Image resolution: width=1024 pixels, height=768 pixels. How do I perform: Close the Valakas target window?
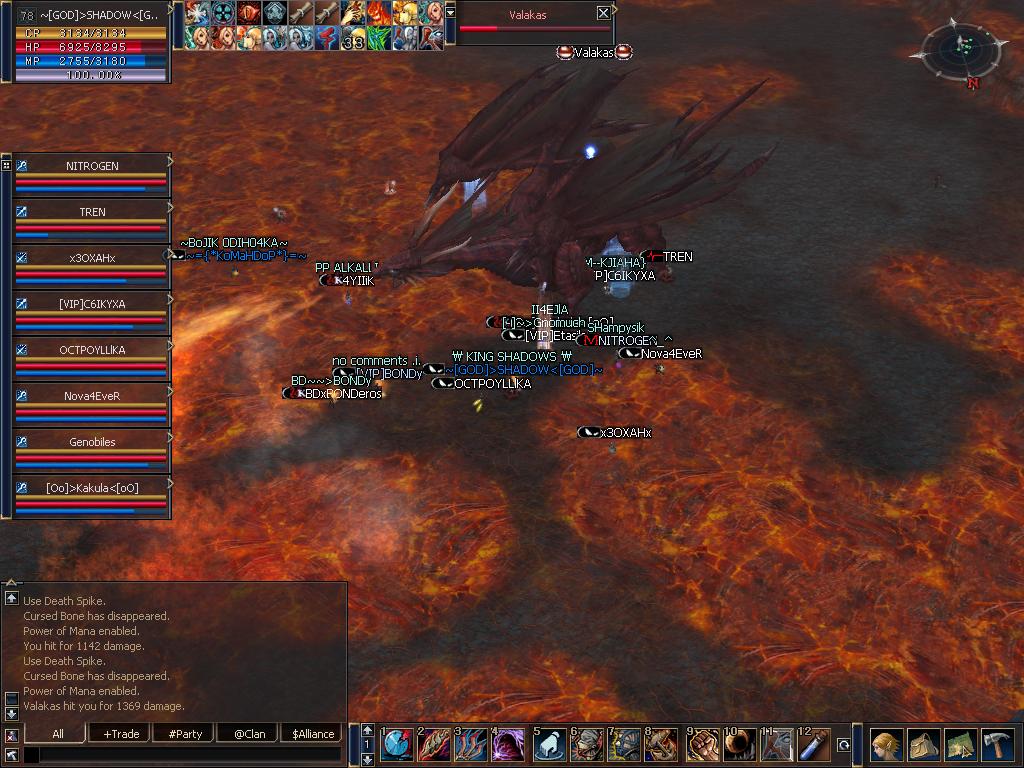pyautogui.click(x=603, y=13)
